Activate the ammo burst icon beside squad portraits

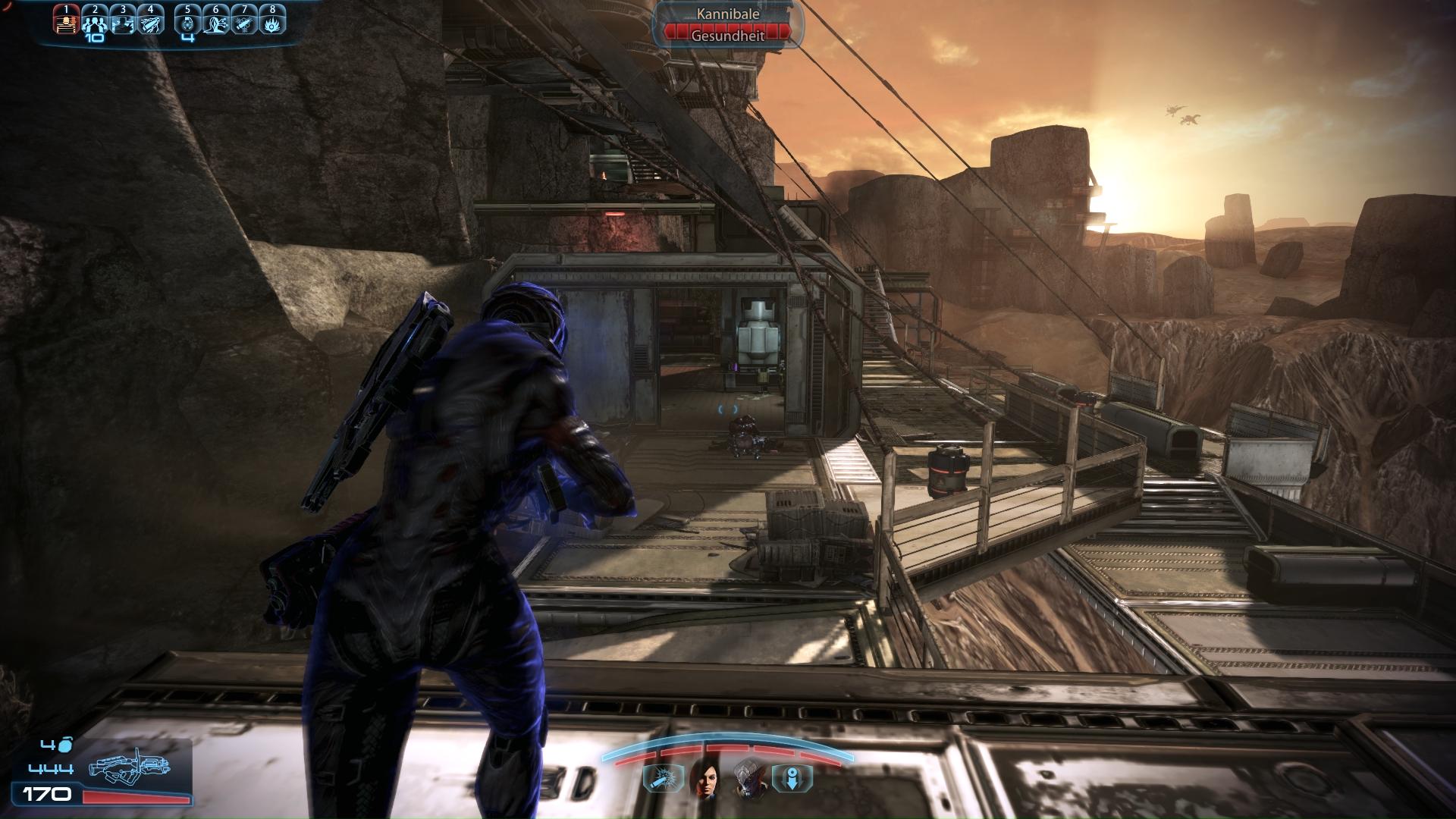click(657, 778)
